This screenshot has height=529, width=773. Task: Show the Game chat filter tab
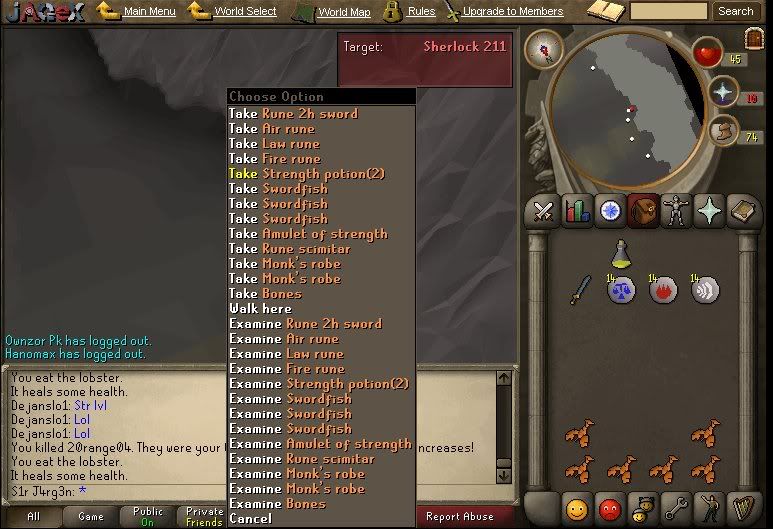(91, 517)
